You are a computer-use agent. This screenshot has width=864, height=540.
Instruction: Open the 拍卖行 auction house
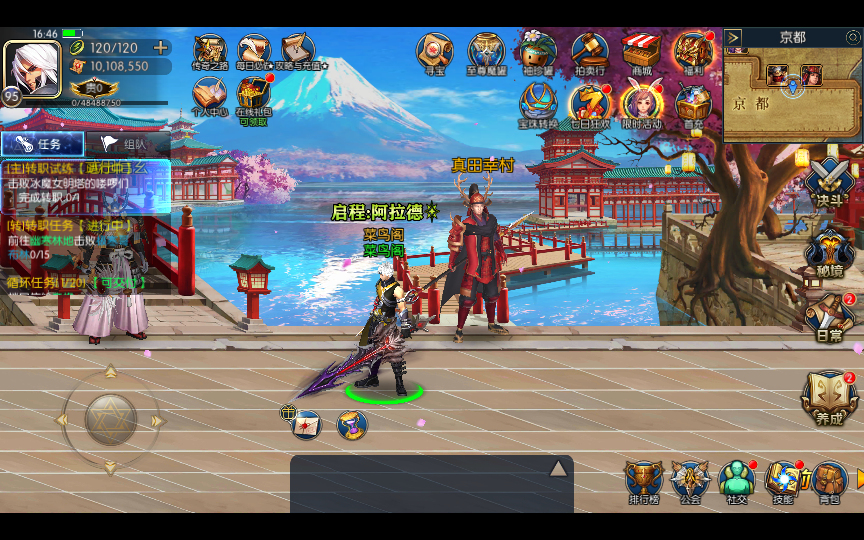click(590, 52)
